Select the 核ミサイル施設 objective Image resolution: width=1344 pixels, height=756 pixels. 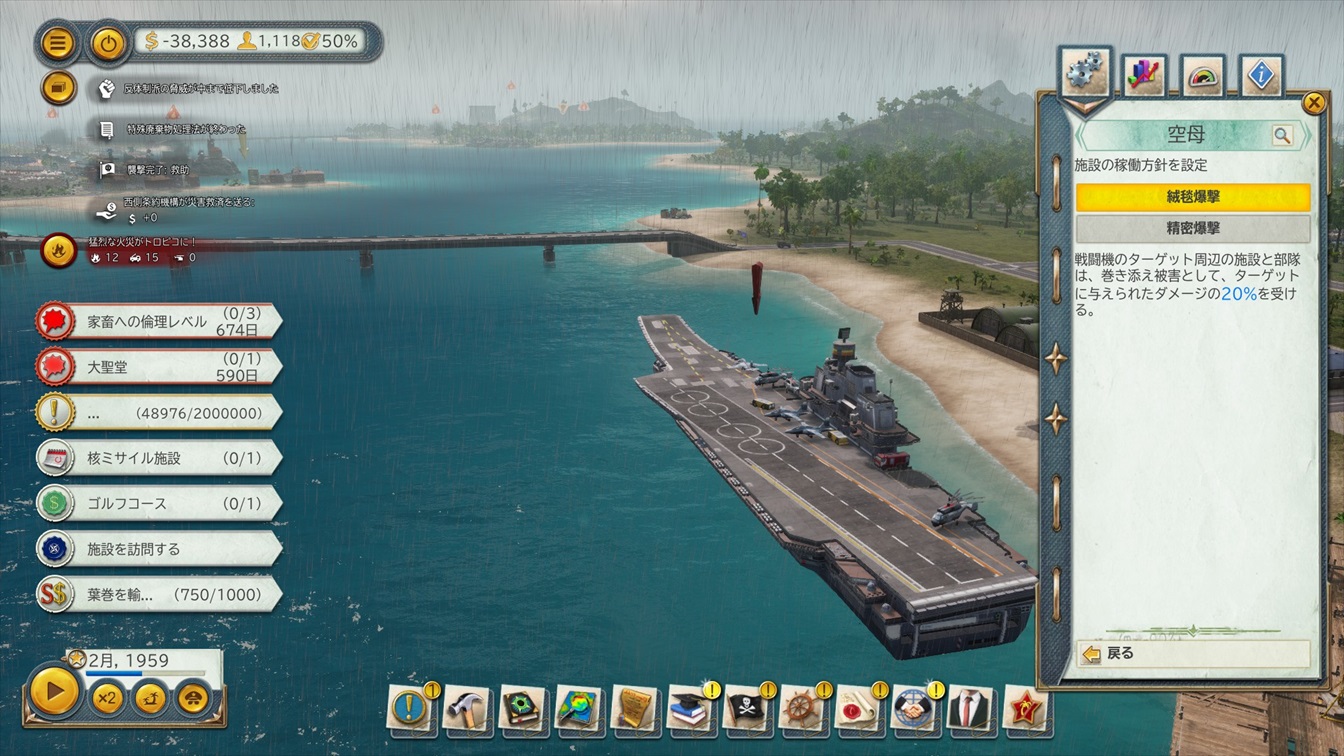(x=158, y=458)
